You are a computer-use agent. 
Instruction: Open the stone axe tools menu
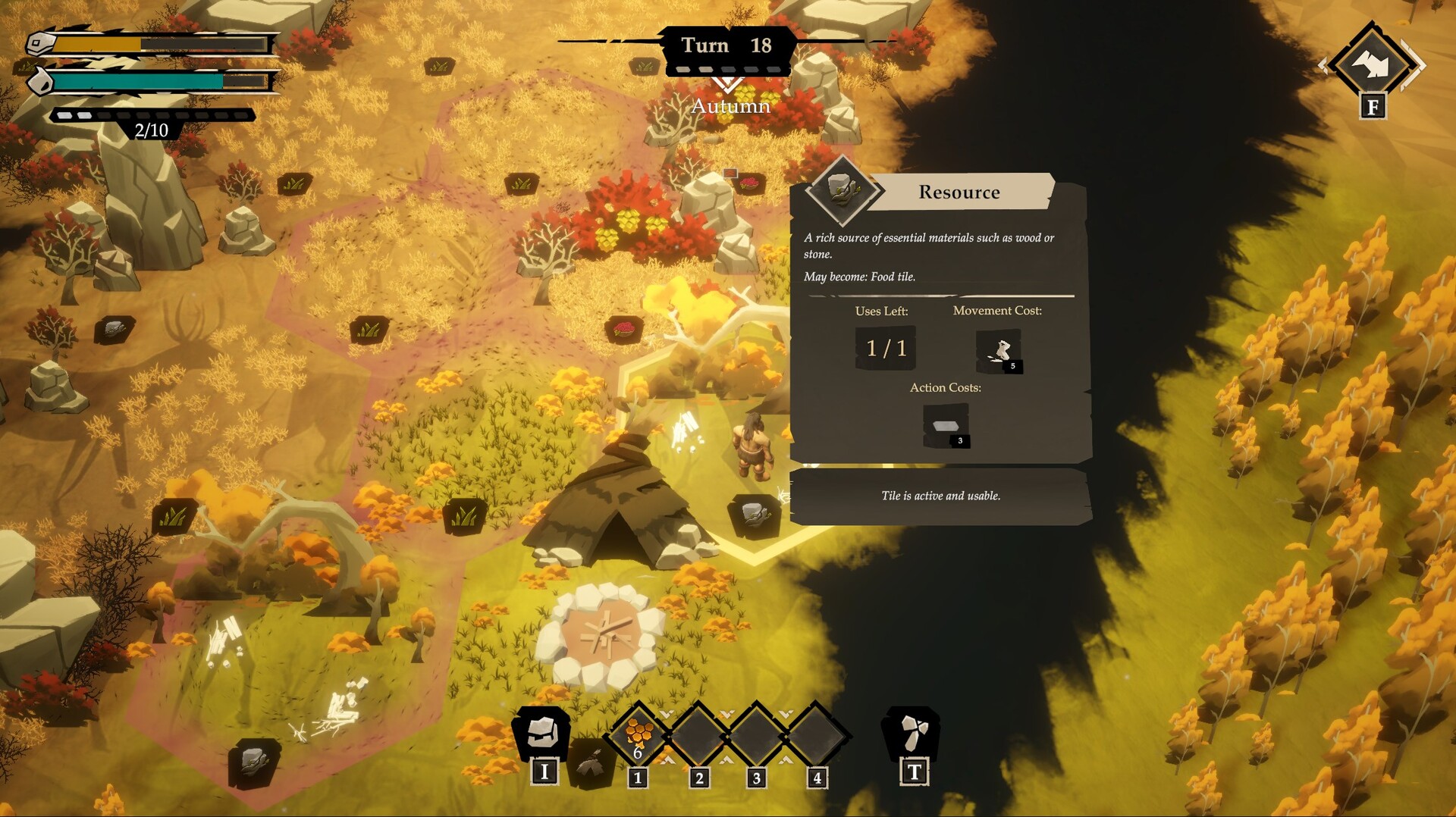coord(912,733)
